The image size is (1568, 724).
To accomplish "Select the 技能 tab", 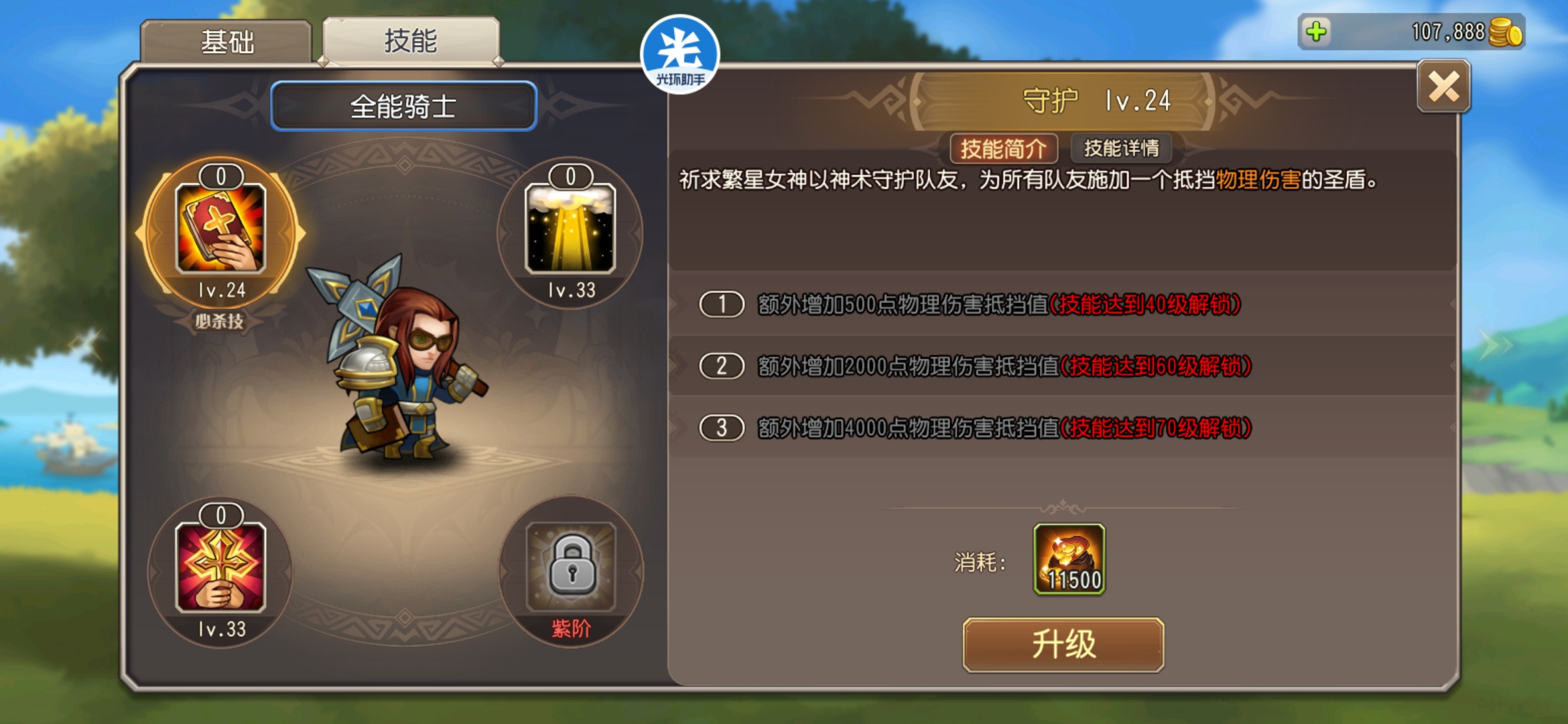I will coord(410,41).
